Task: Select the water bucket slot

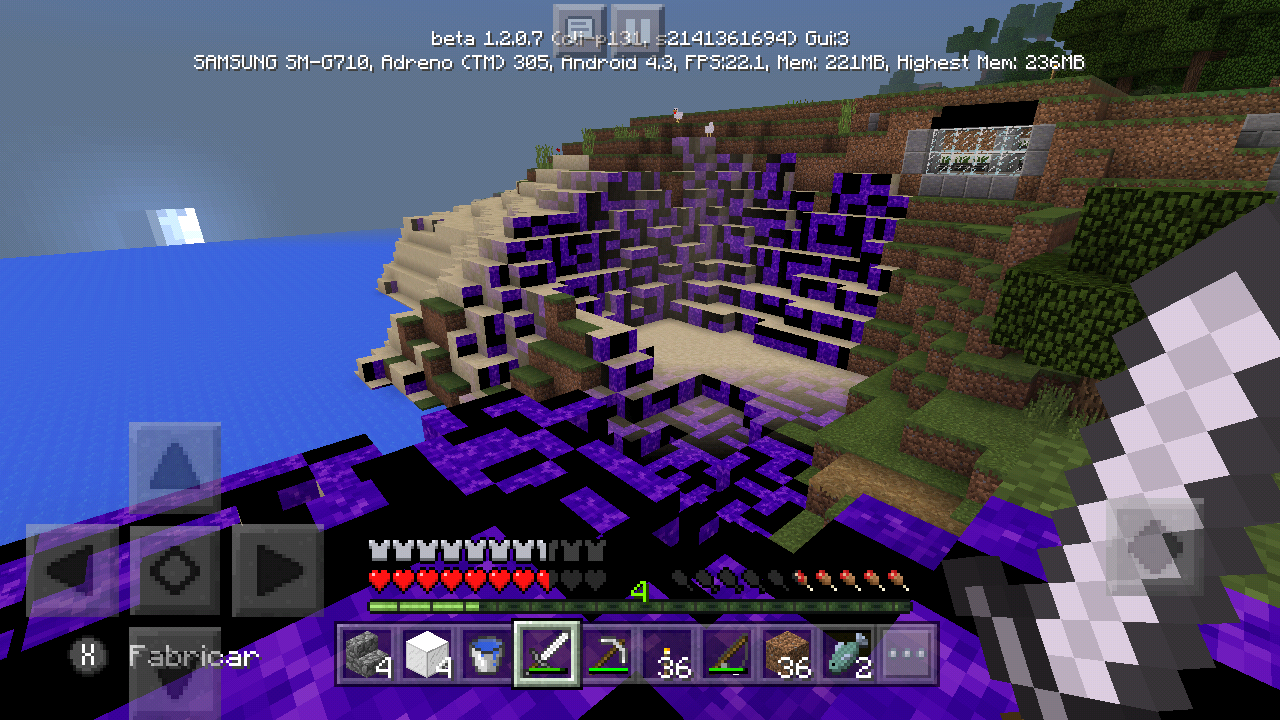Action: (487, 656)
